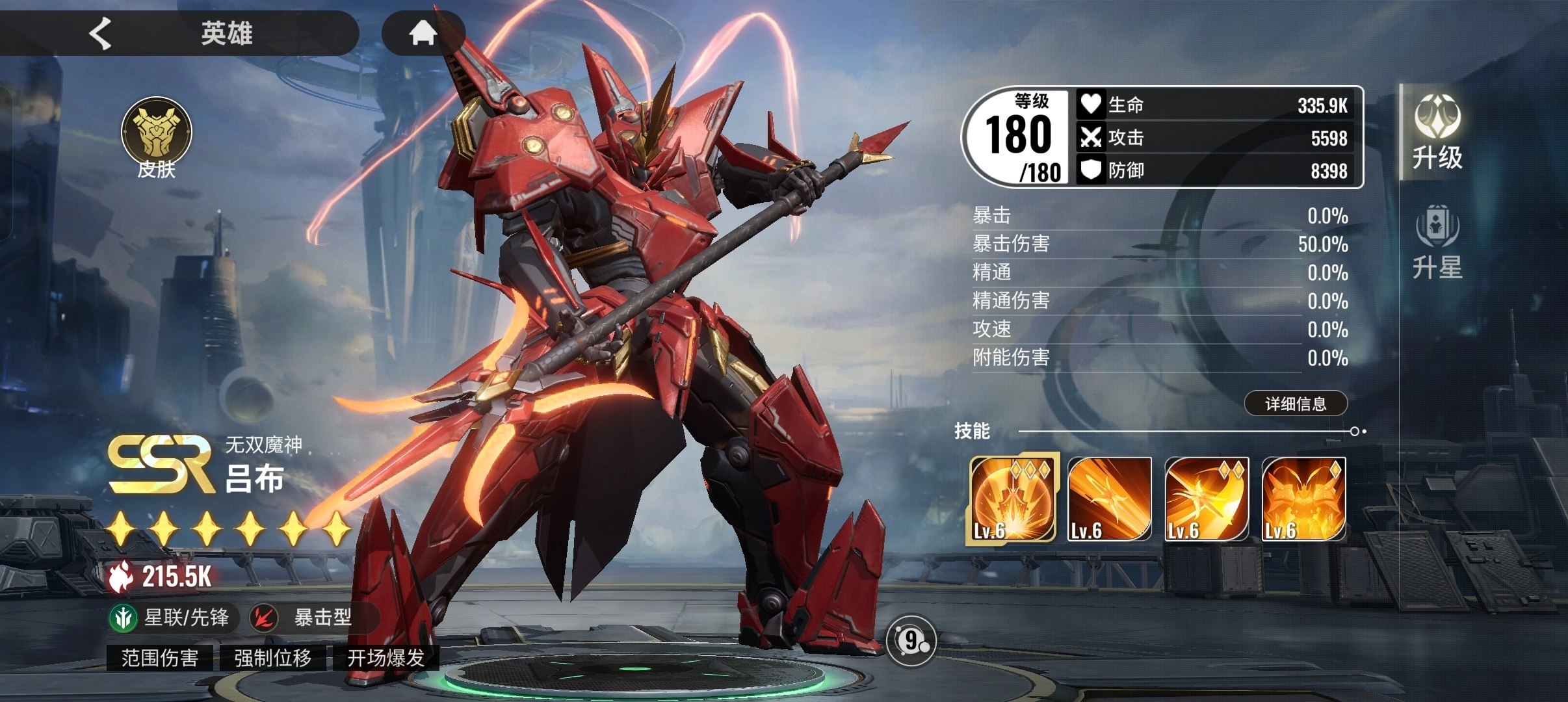Tap the 暴击型 type badge
The width and height of the screenshot is (1568, 702).
click(x=309, y=617)
